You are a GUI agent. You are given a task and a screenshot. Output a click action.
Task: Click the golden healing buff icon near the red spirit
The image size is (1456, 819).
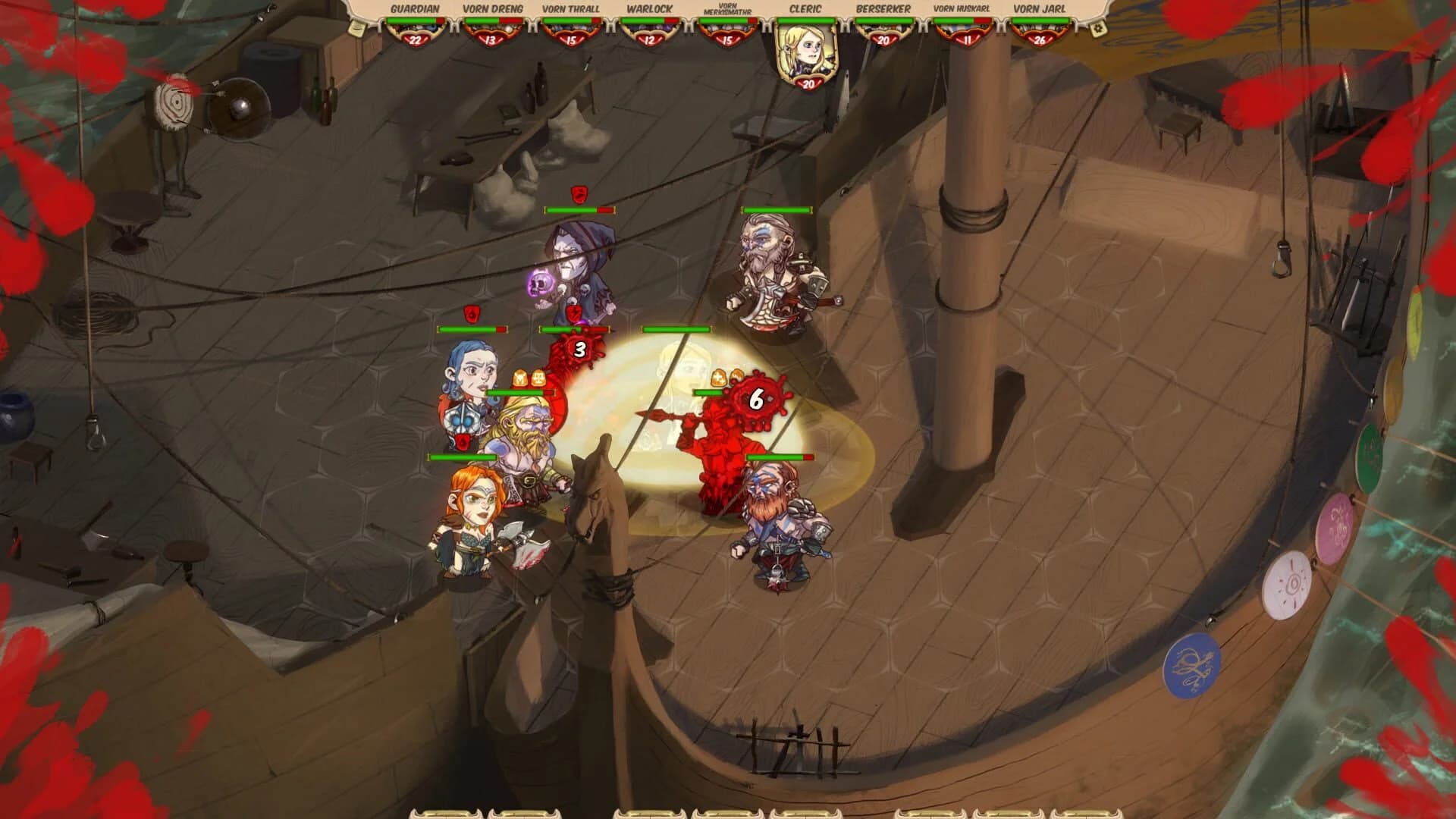[x=717, y=378]
